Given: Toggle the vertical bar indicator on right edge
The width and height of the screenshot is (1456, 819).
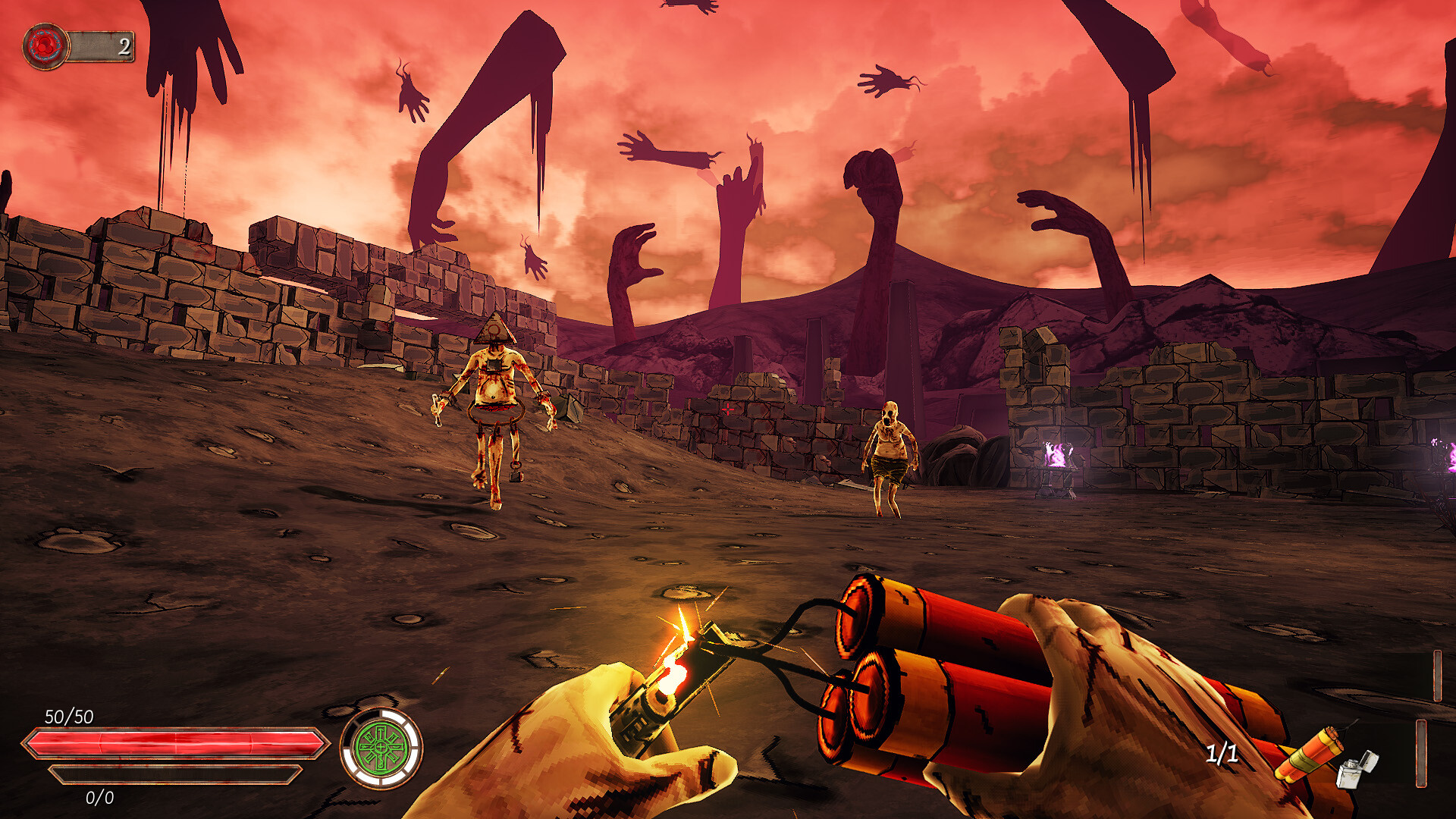Looking at the screenshot, I should tap(1420, 755).
